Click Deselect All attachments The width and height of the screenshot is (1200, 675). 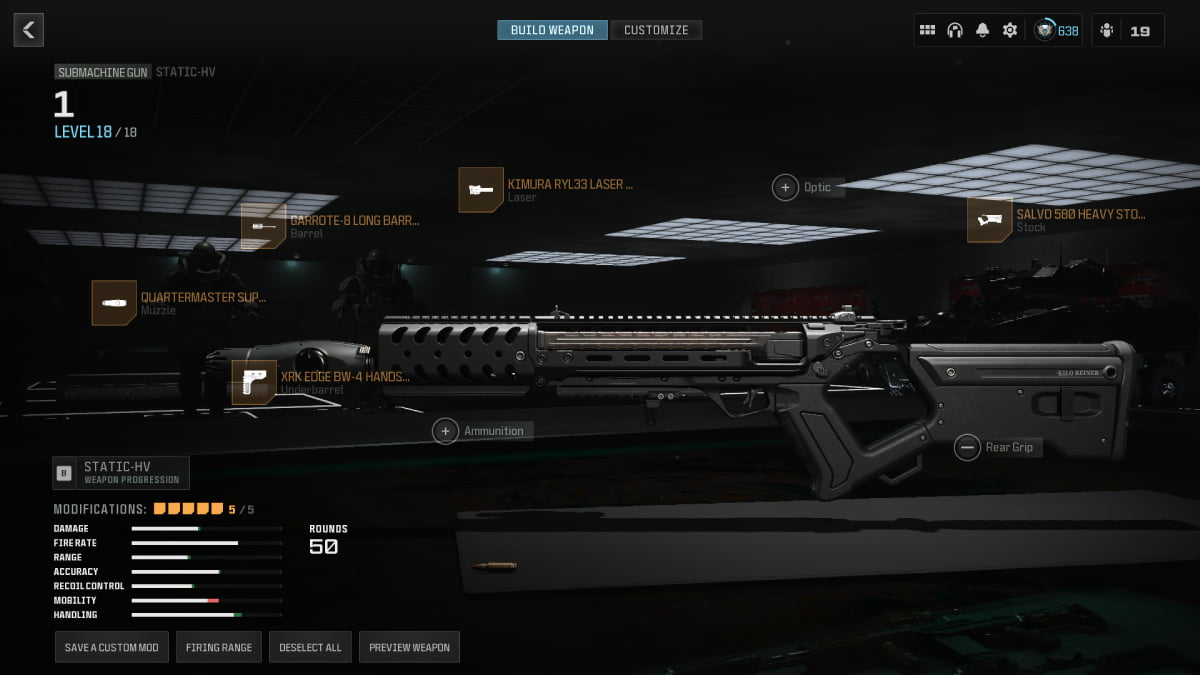(310, 647)
